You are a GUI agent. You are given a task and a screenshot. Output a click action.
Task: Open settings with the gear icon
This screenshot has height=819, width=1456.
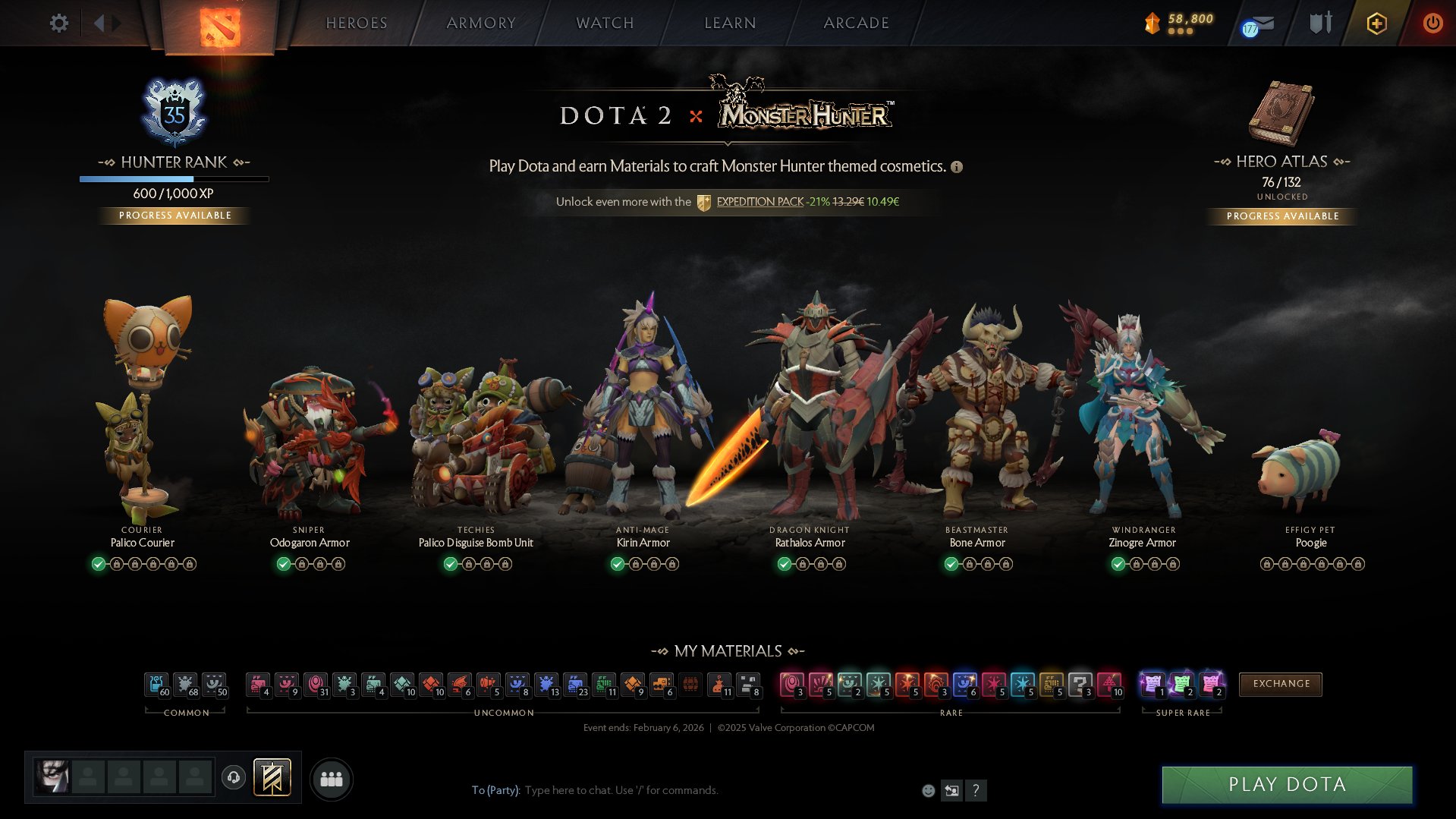point(58,23)
